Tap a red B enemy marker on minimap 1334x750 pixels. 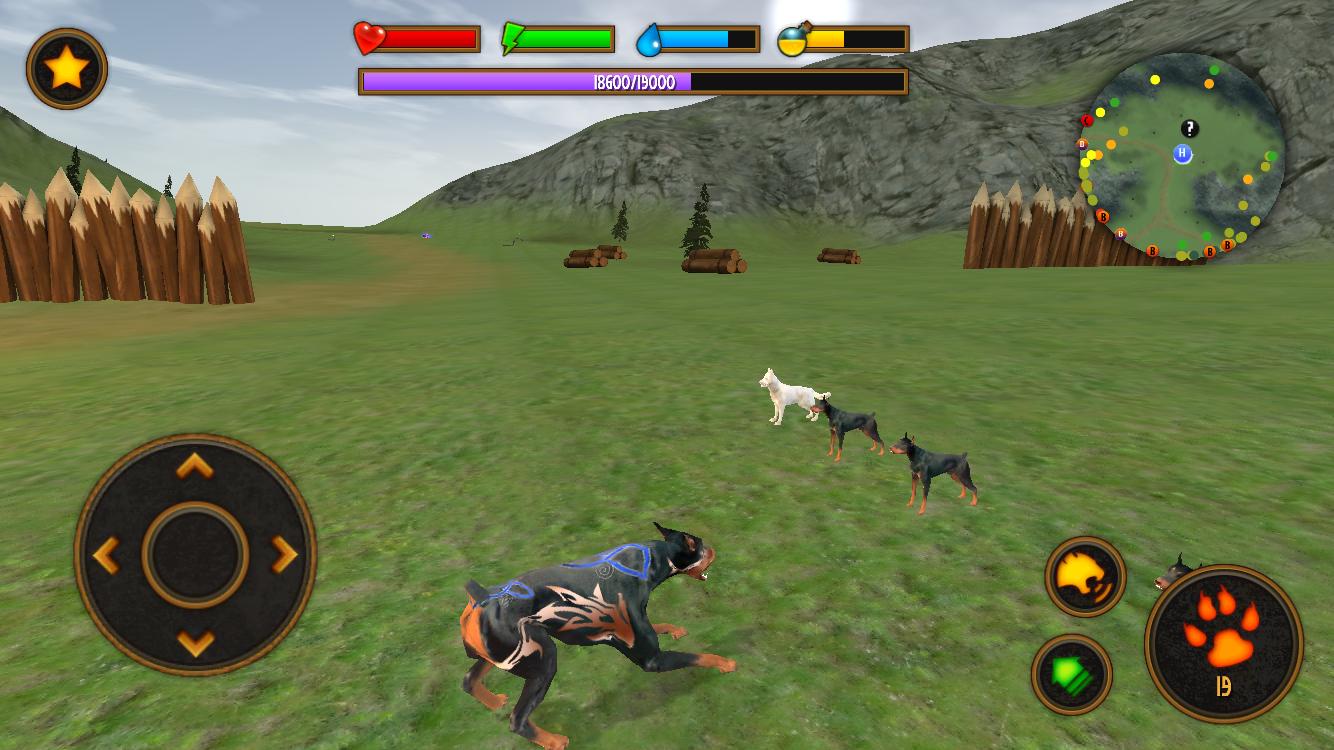1102,216
